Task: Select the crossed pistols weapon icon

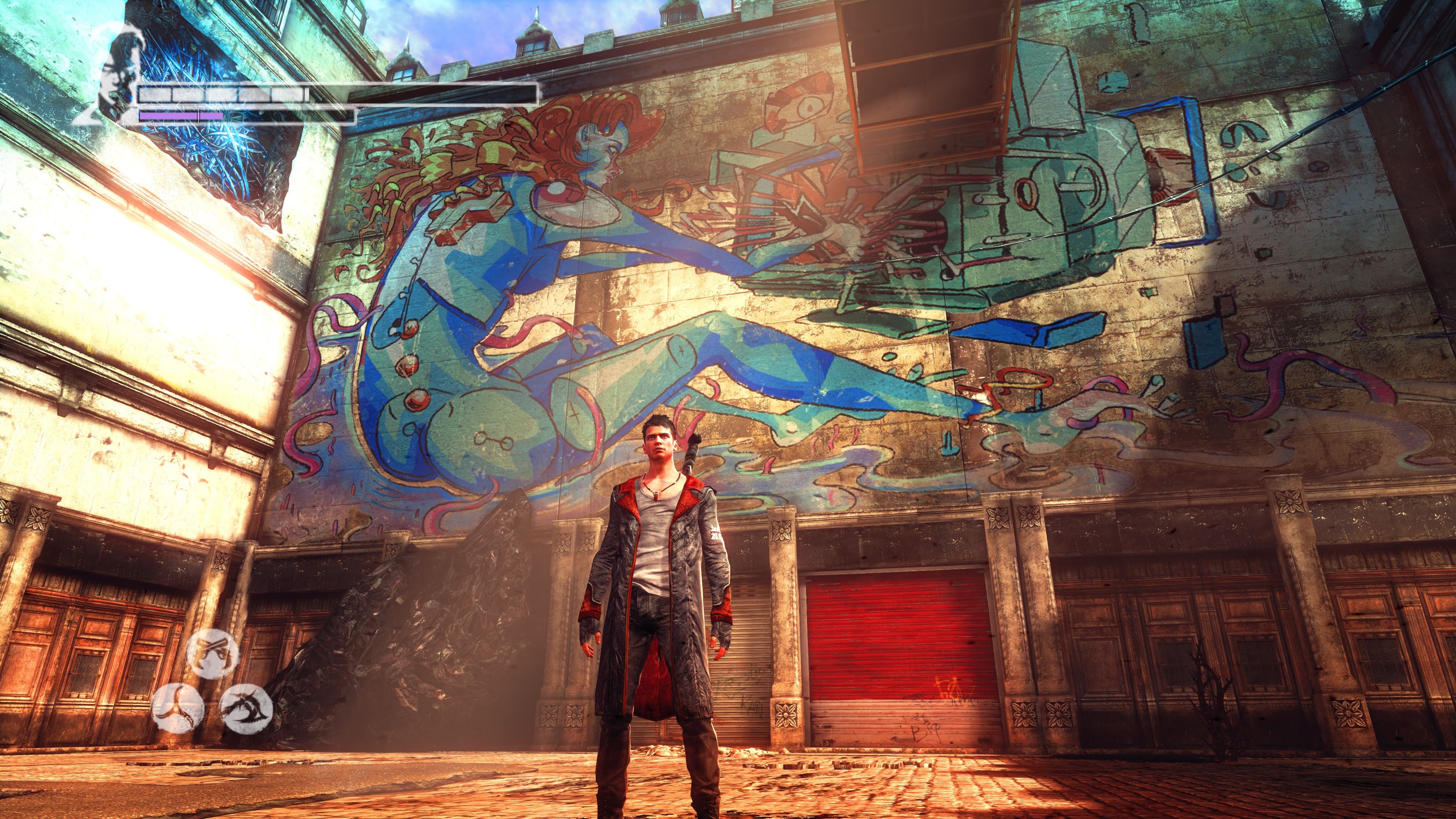Action: (x=212, y=653)
